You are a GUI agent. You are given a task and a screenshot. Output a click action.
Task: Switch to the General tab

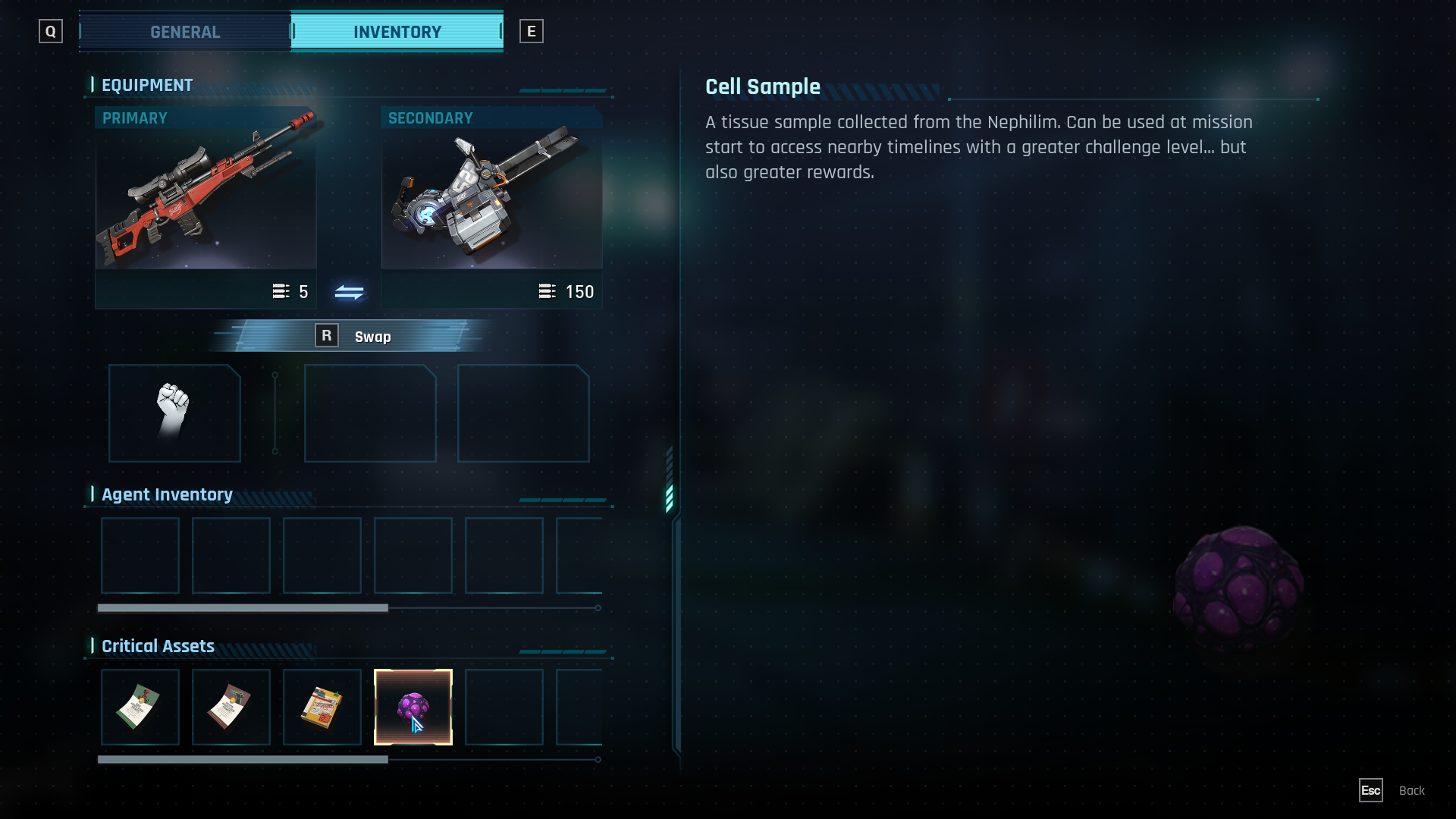click(x=185, y=32)
